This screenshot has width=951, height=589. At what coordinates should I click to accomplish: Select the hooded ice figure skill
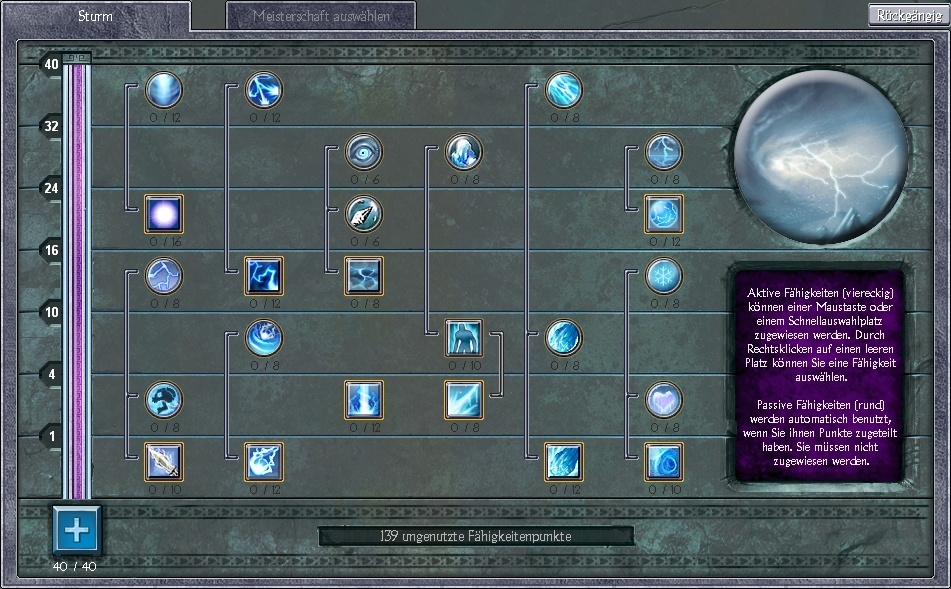pyautogui.click(x=464, y=152)
